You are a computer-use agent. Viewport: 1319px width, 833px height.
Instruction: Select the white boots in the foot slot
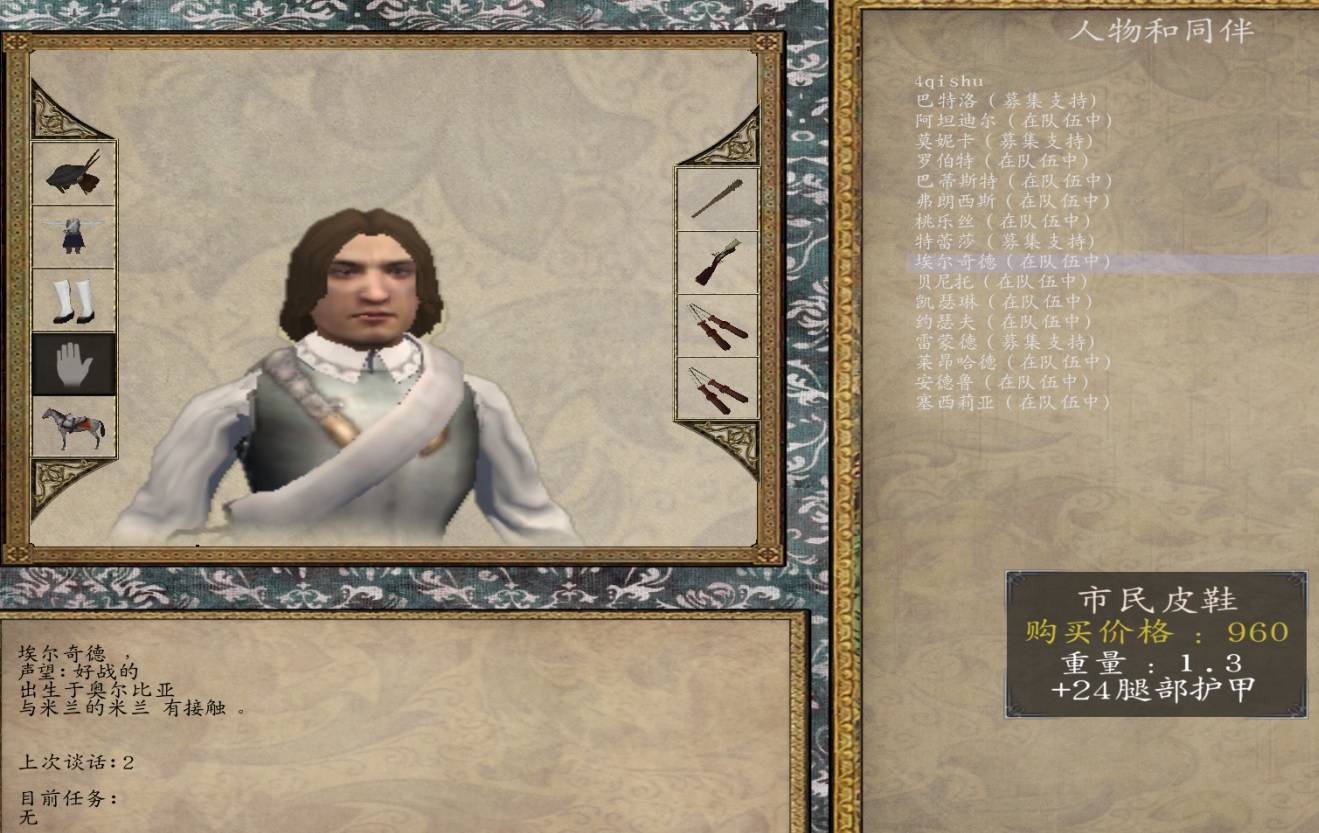(74, 301)
